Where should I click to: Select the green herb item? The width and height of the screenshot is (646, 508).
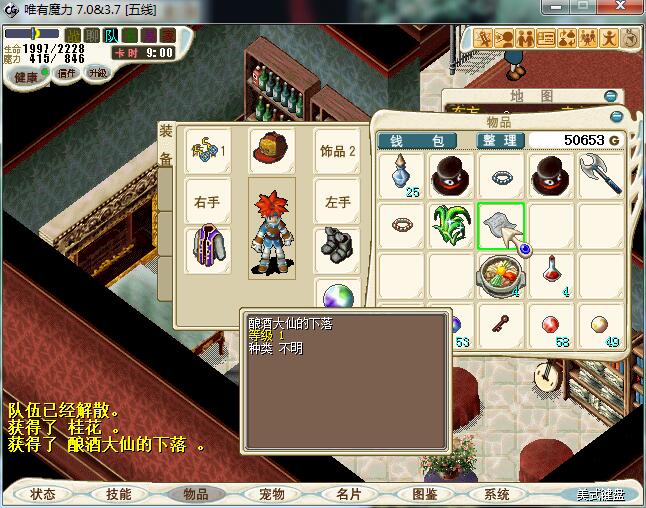pos(451,224)
